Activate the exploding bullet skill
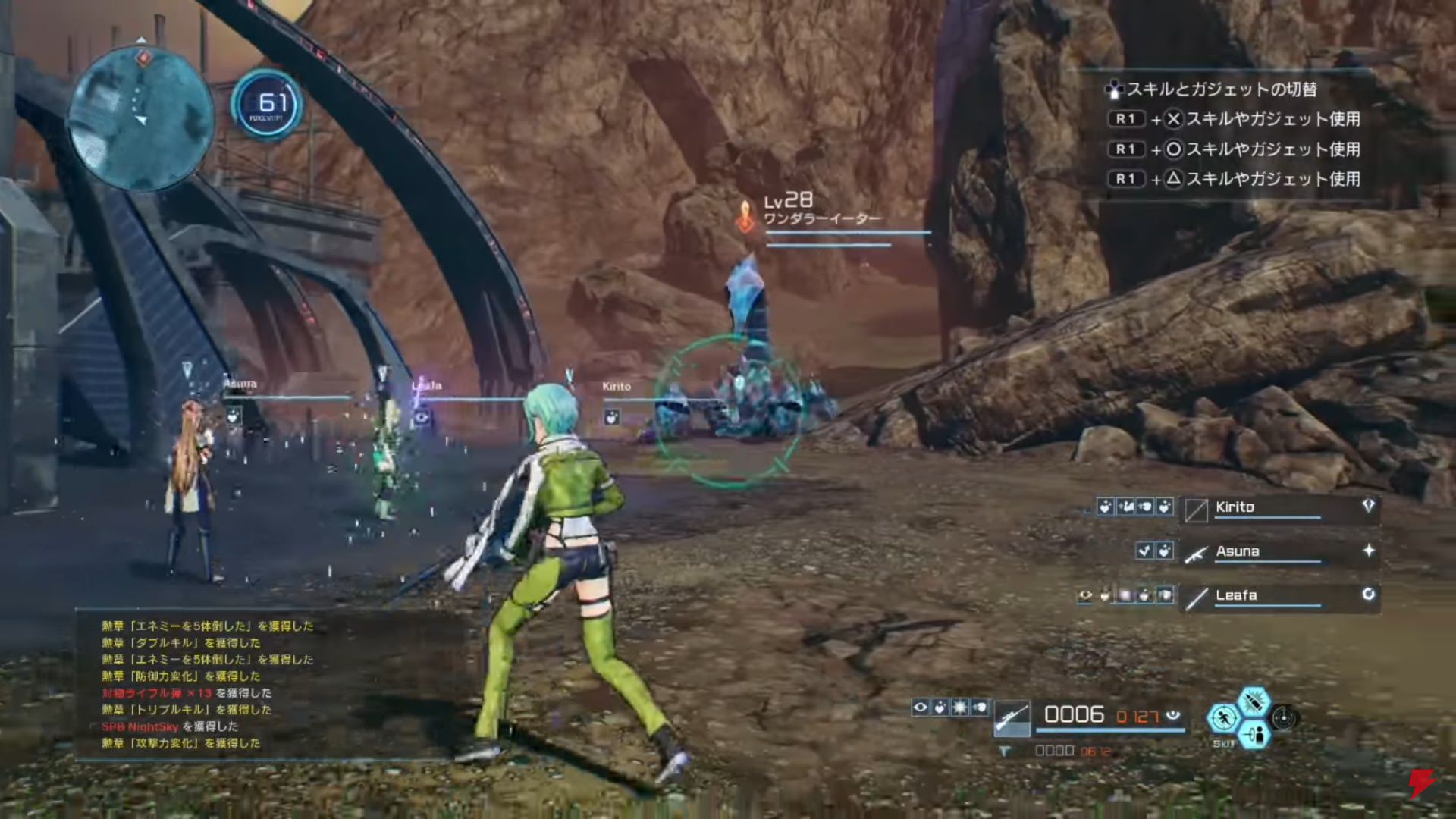Viewport: 1456px width, 819px height. pos(1254,701)
